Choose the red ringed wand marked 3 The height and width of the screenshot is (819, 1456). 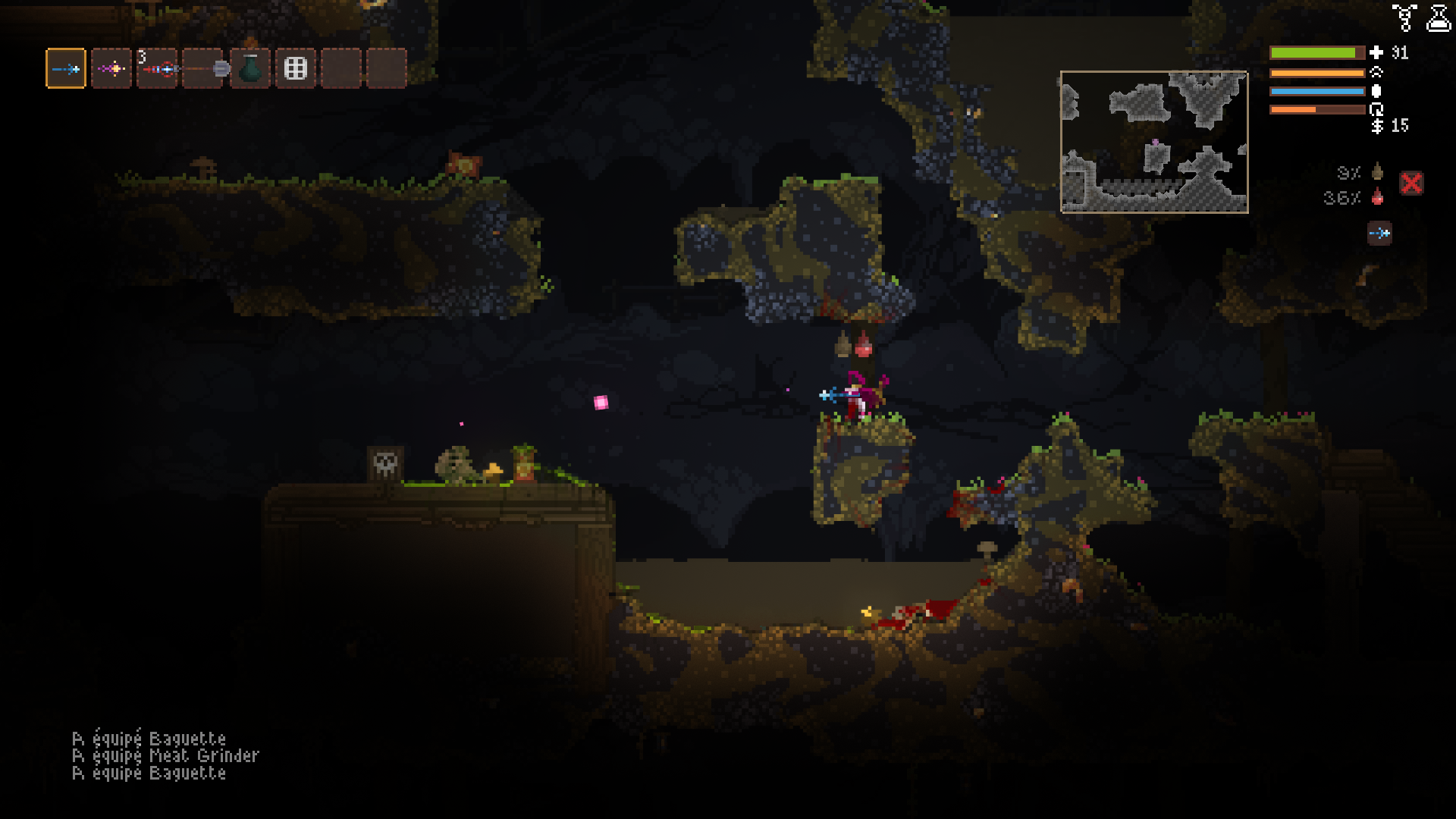point(158,69)
